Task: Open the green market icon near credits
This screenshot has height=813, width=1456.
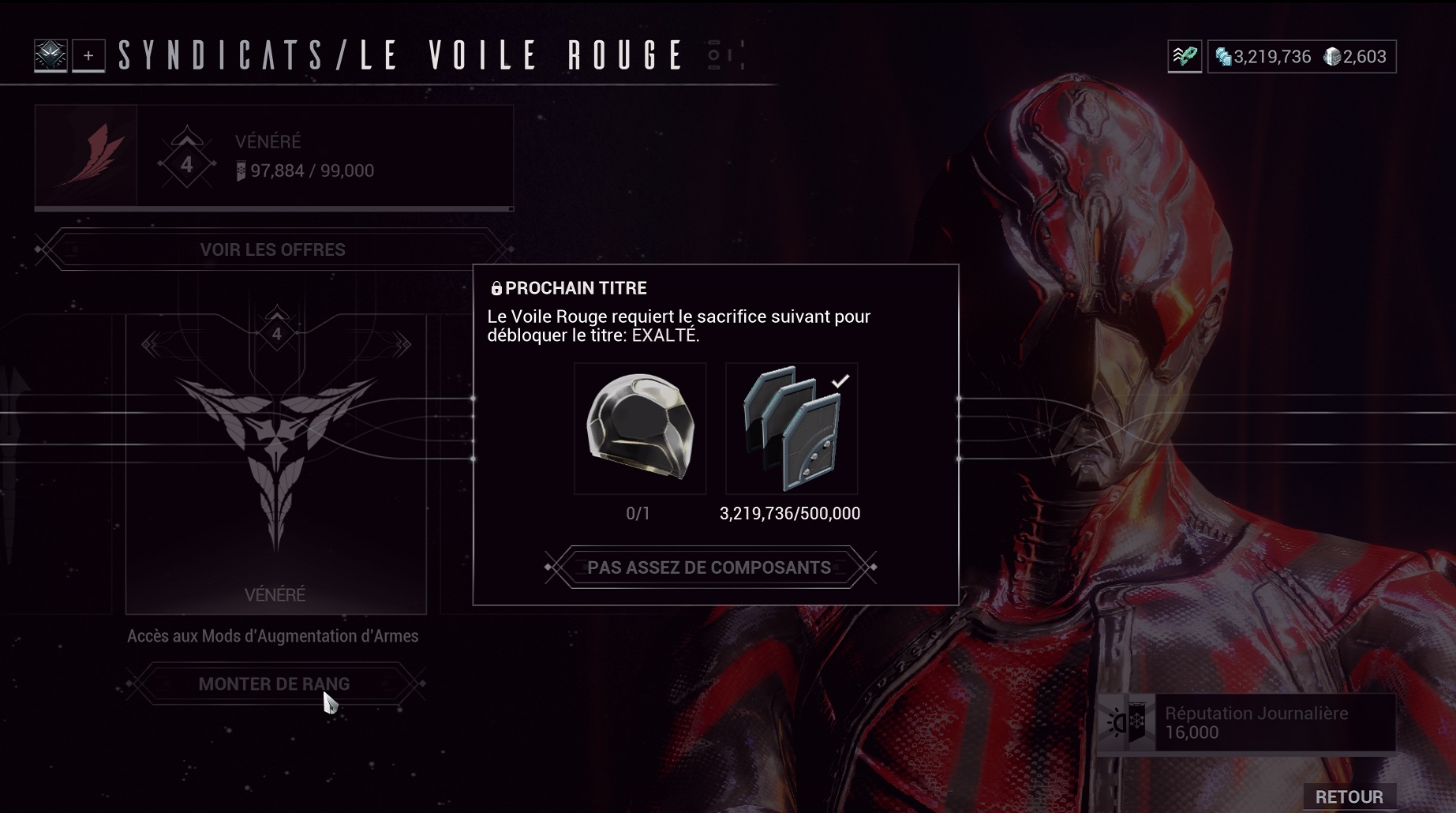Action: point(1185,57)
